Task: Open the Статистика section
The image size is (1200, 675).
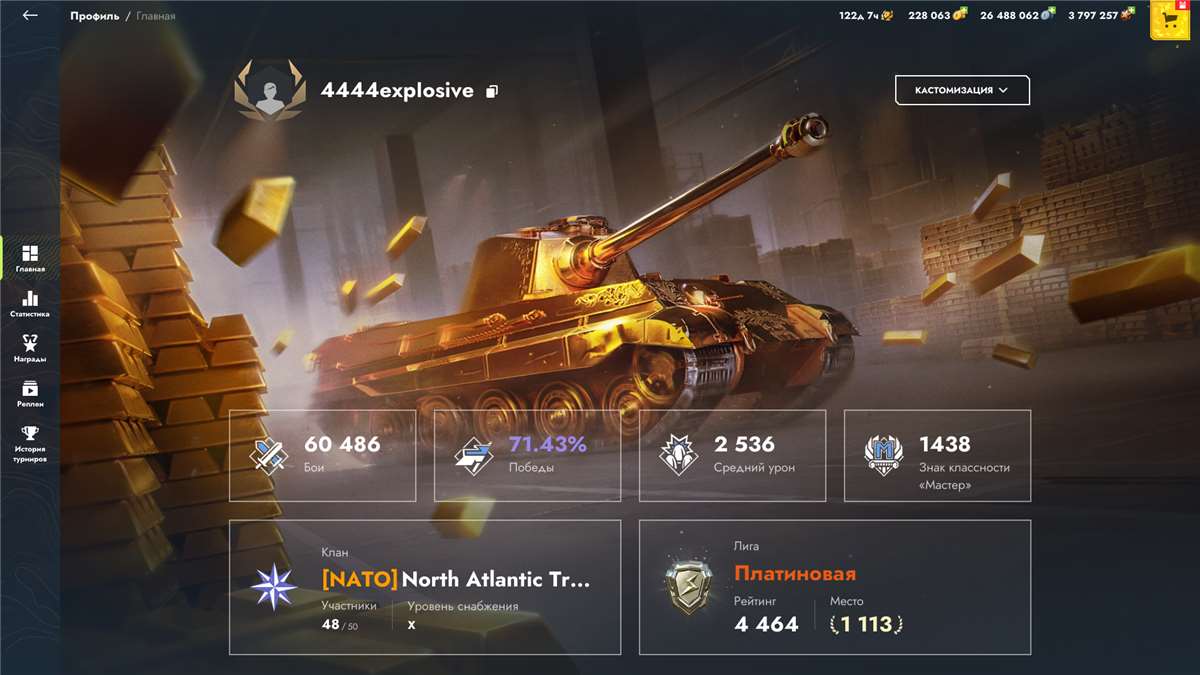Action: 30,303
